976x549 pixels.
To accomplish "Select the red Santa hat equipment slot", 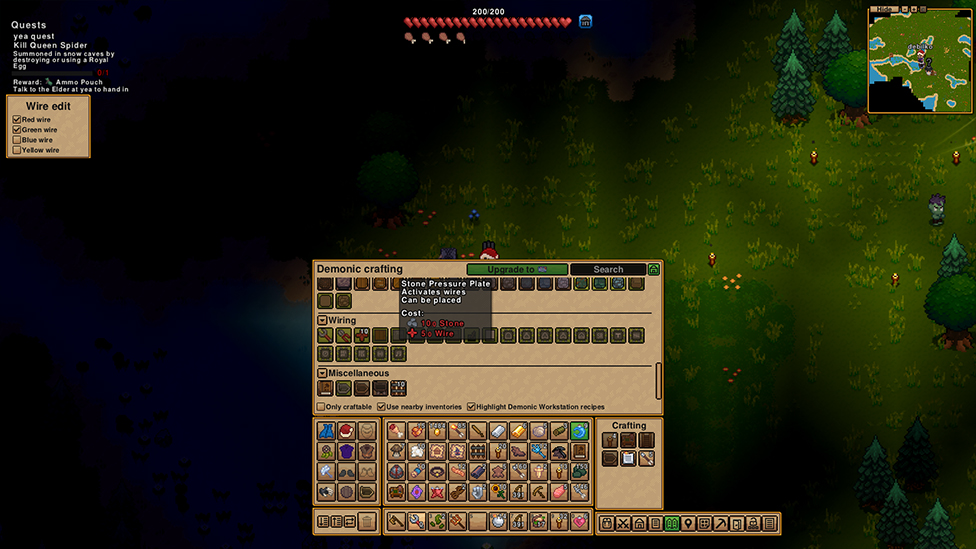I will pyautogui.click(x=346, y=431).
